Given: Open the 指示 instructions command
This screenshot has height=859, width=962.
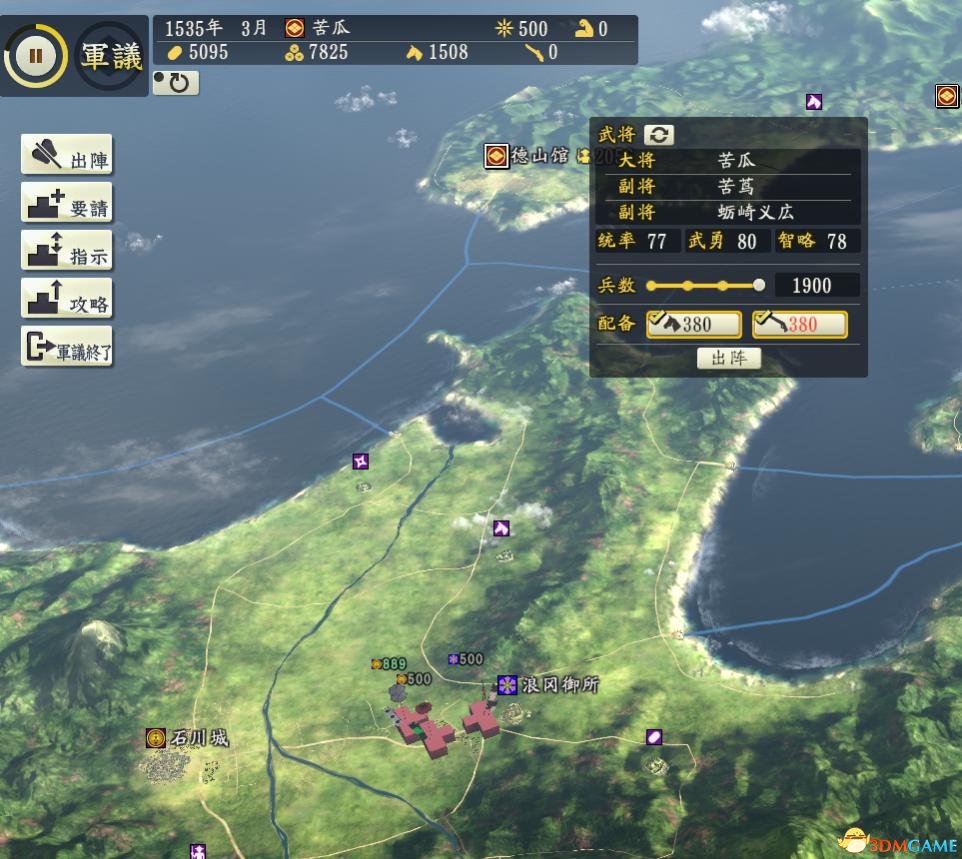Looking at the screenshot, I should 67,253.
